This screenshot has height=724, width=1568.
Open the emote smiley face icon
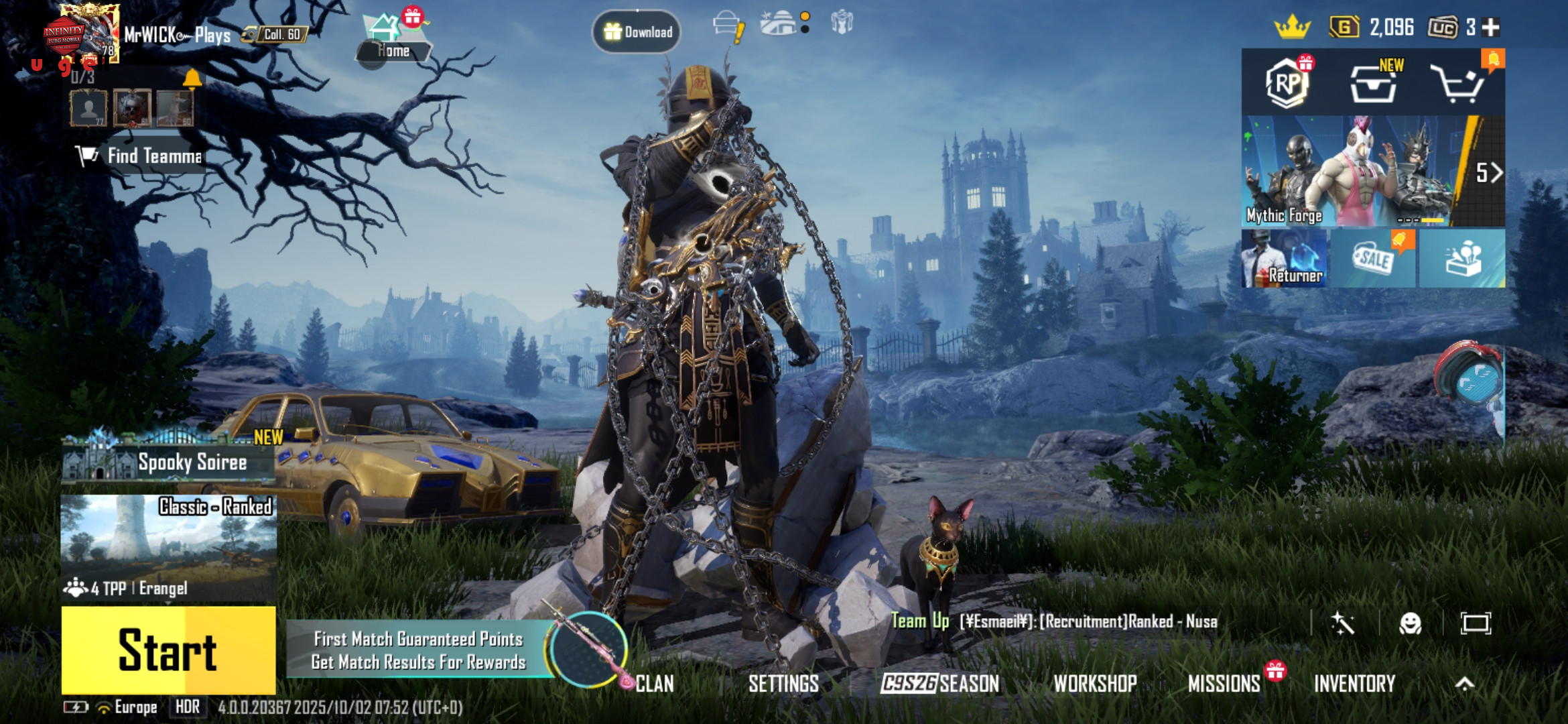tap(1411, 623)
